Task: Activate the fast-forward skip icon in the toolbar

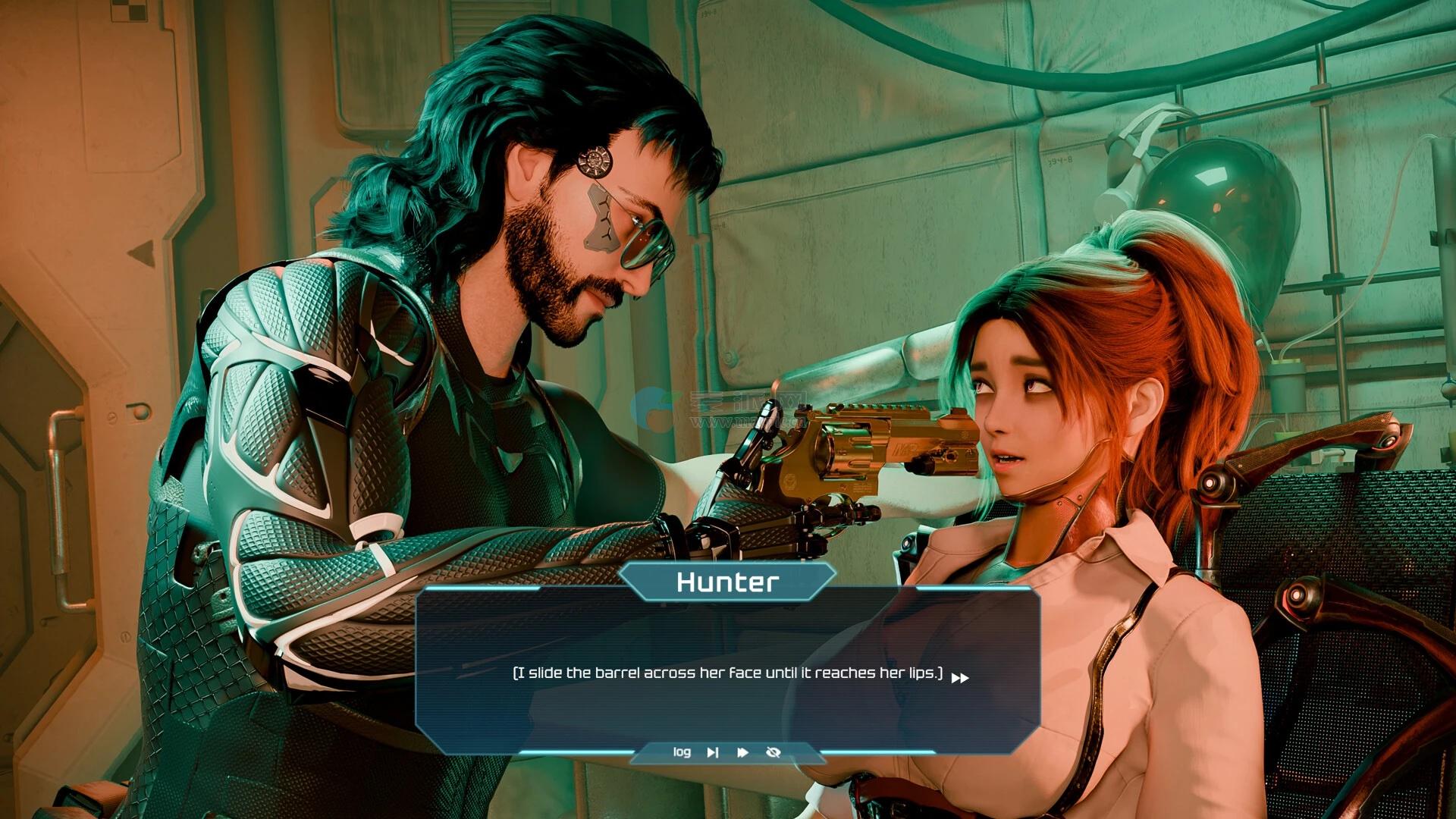Action: pos(742,752)
